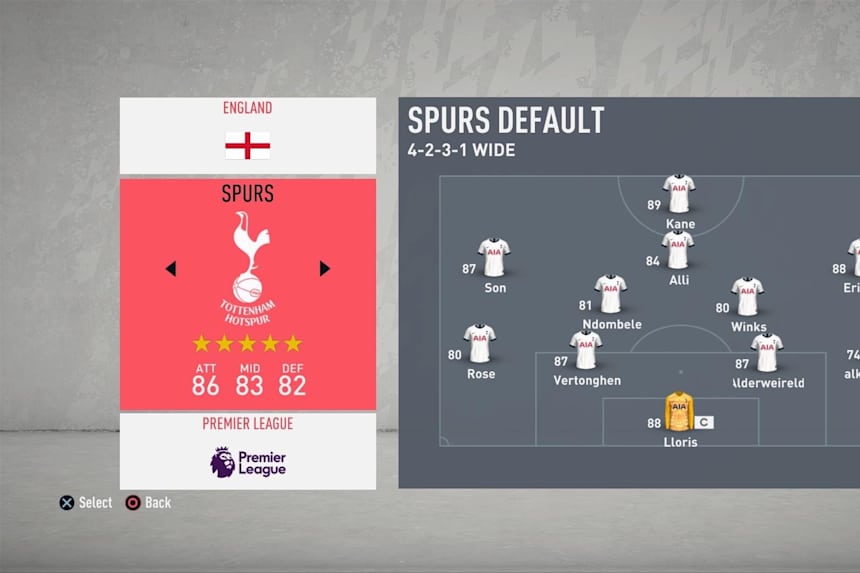Click the left arrow beside Spurs crest
860x573 pixels.
pos(170,268)
